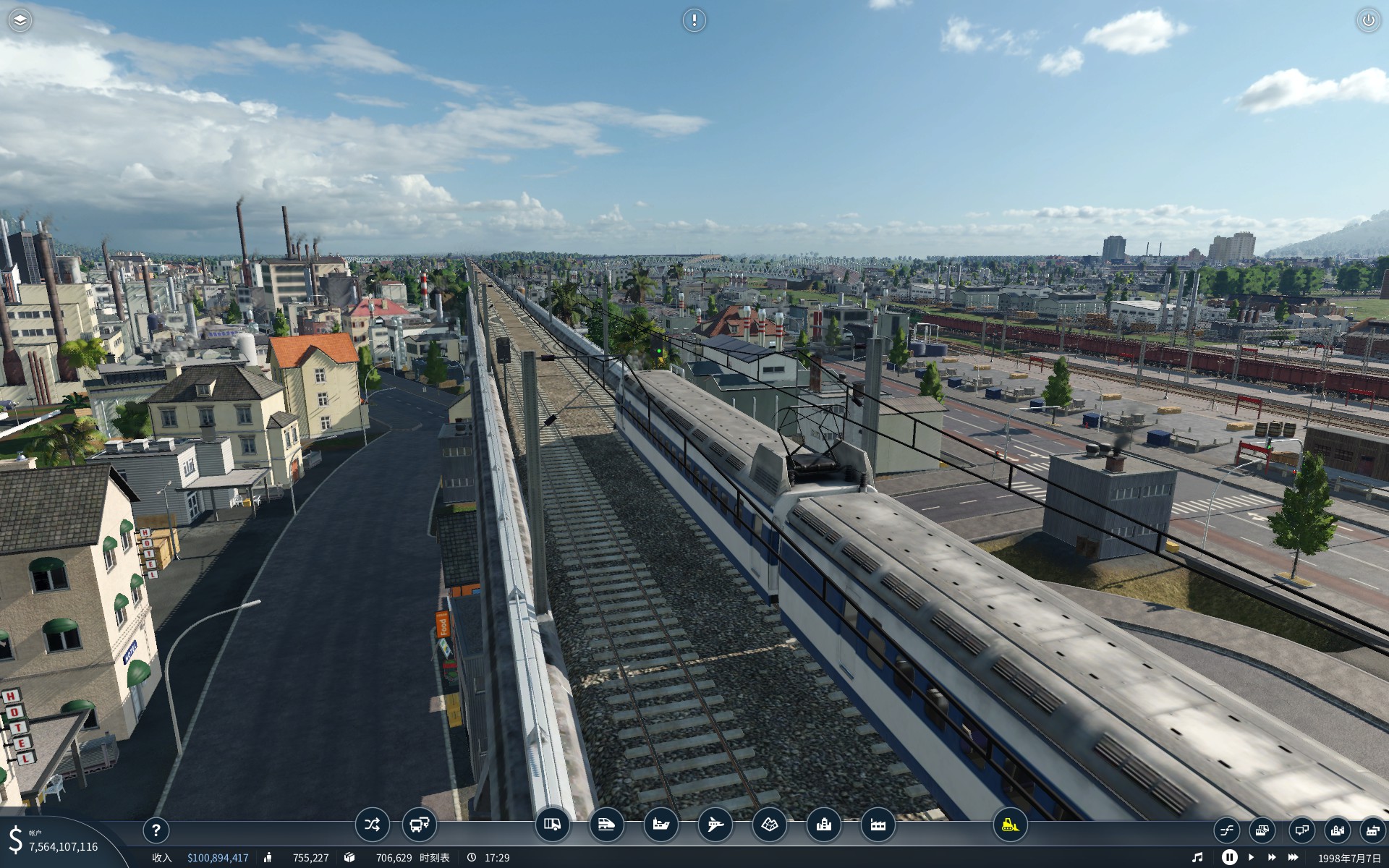
Task: Open the vehicle manager bus icon
Action: (x=419, y=825)
